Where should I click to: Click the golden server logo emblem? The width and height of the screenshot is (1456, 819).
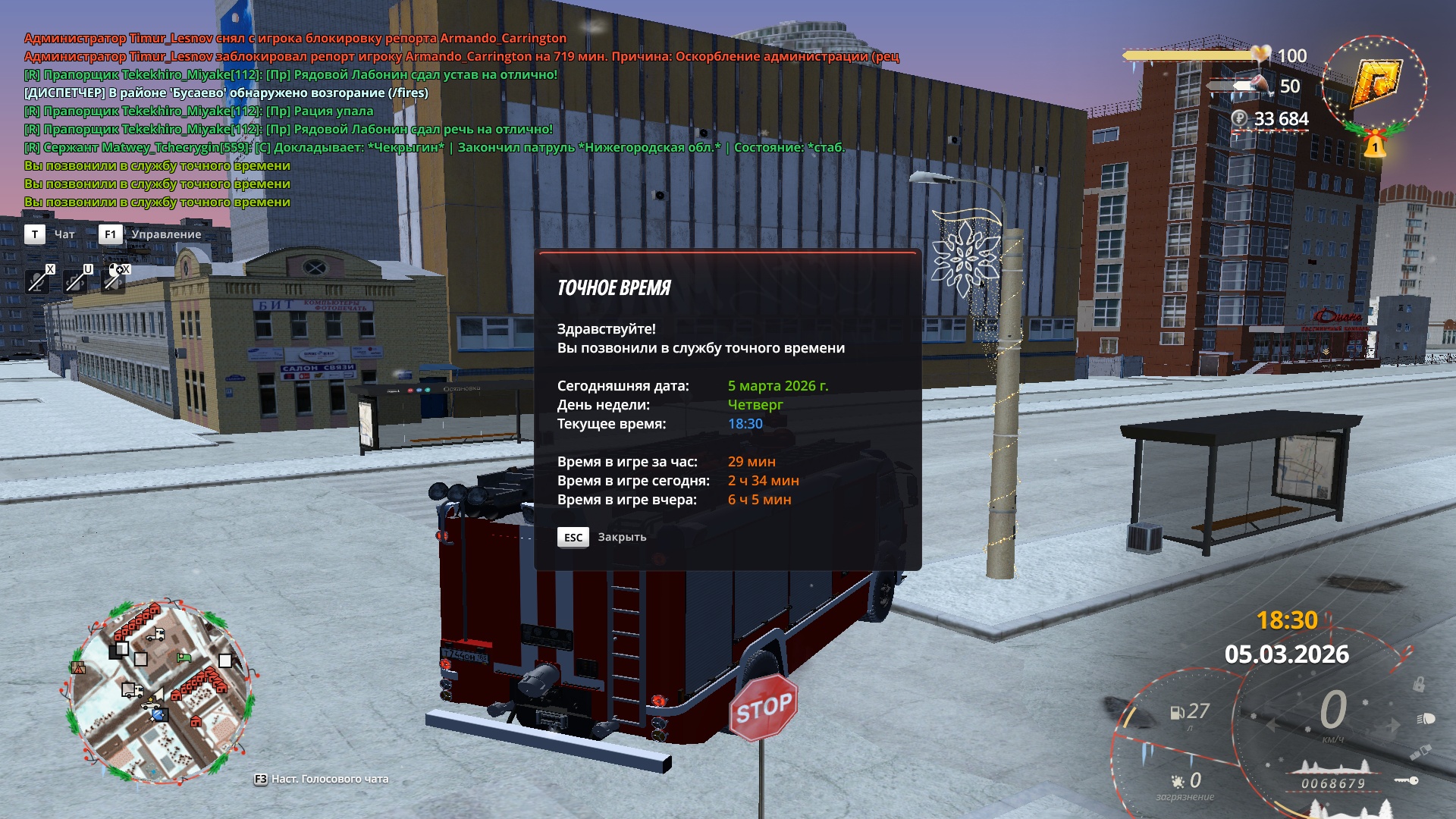click(1374, 83)
